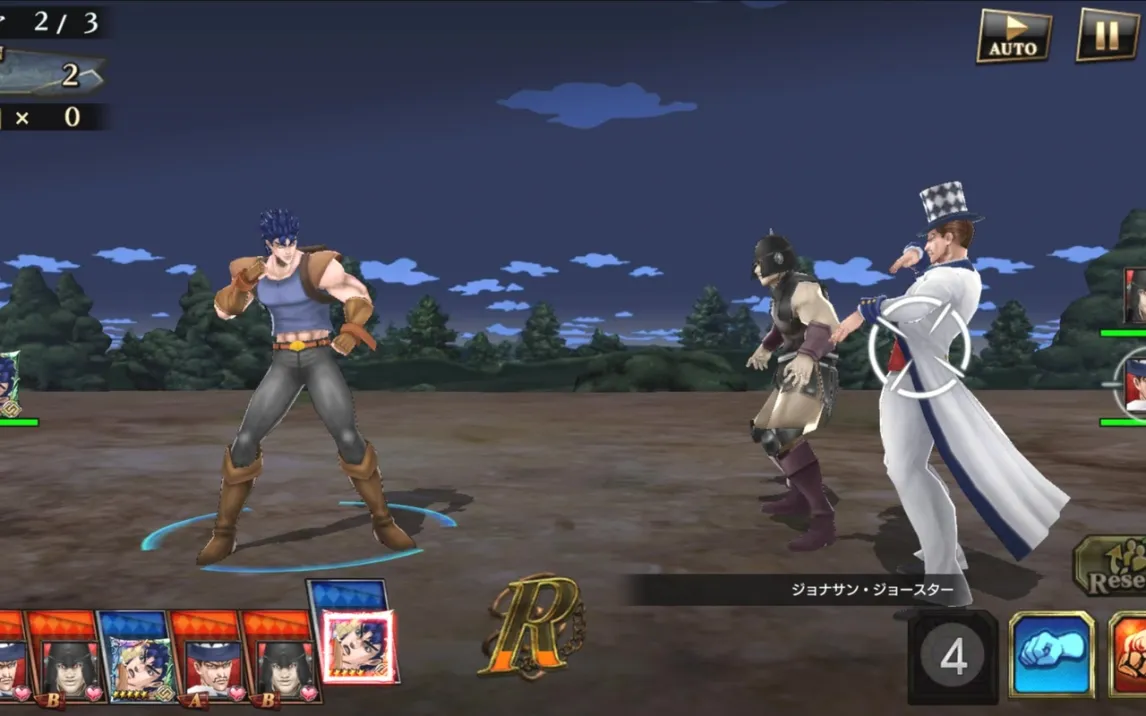
Task: Enable AUTO battle mode
Action: coord(1013,36)
